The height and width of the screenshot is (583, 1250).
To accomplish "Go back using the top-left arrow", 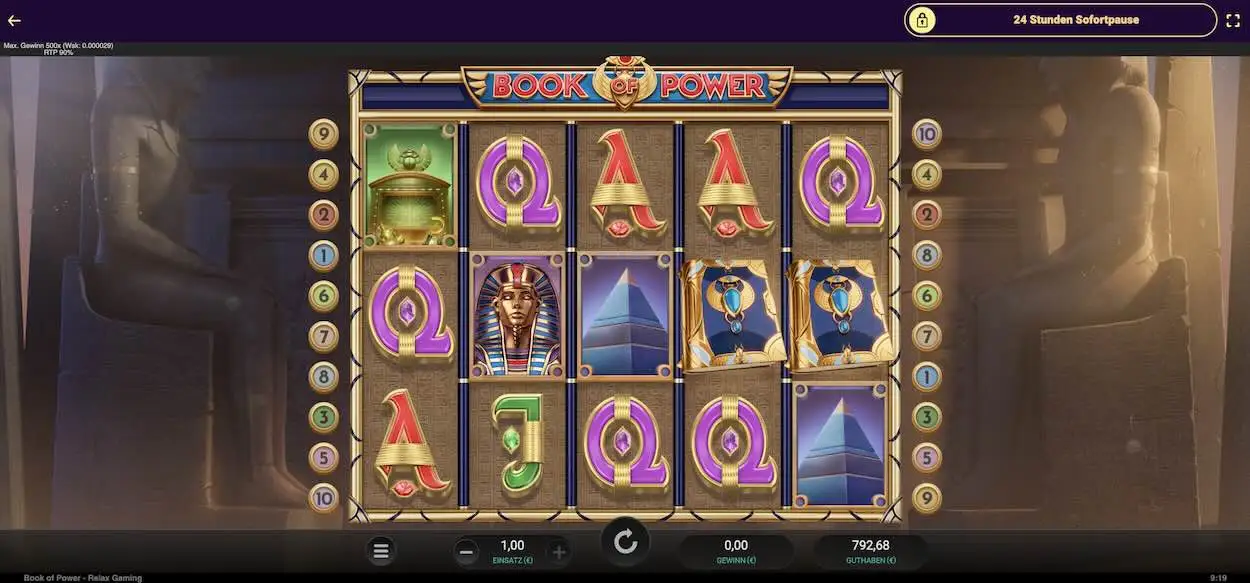I will pyautogui.click(x=14, y=20).
